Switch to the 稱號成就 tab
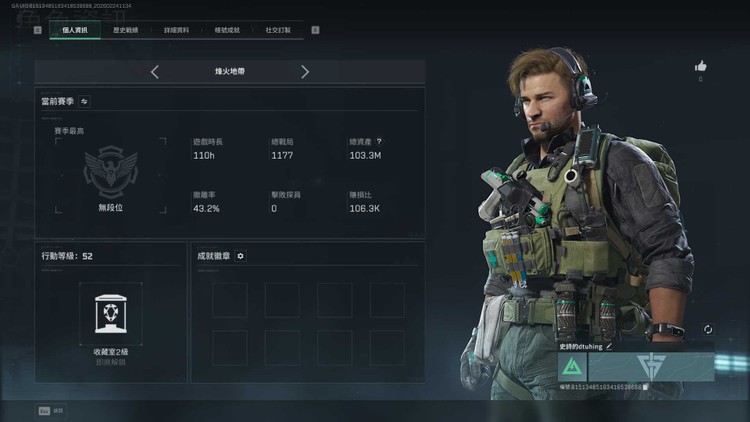This screenshot has width=750, height=422. [x=229, y=30]
